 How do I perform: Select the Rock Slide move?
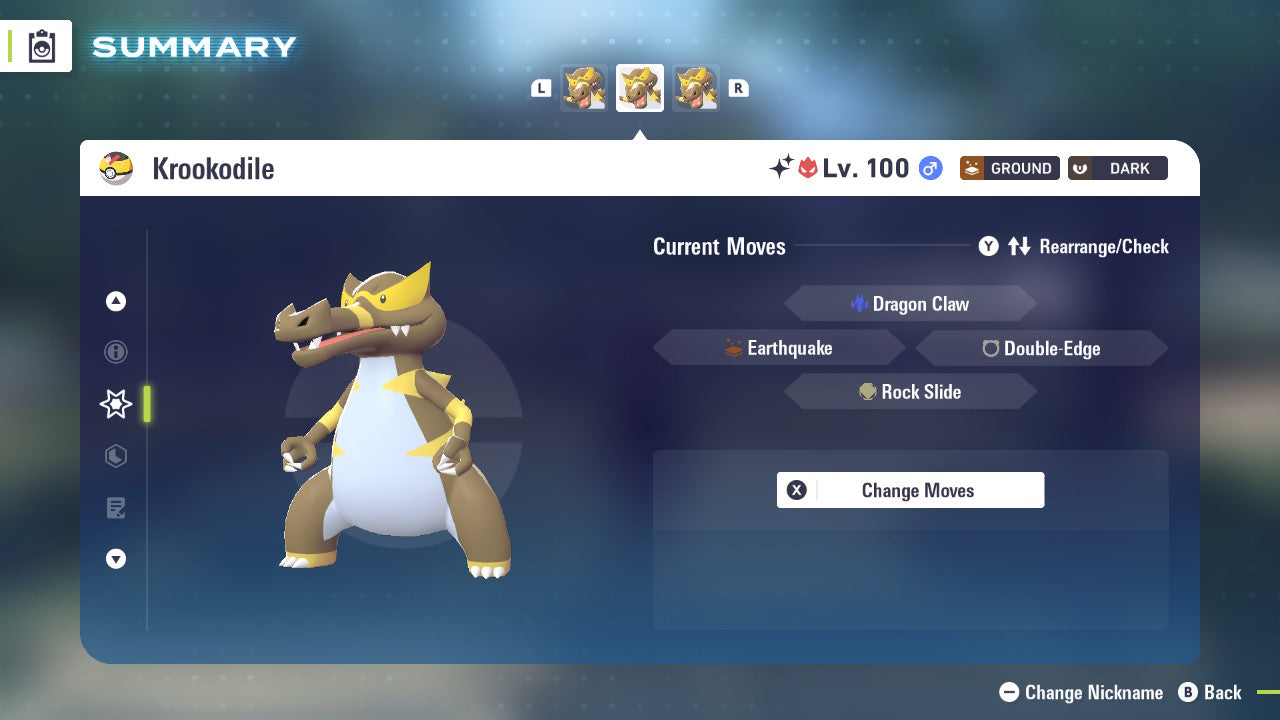(910, 391)
